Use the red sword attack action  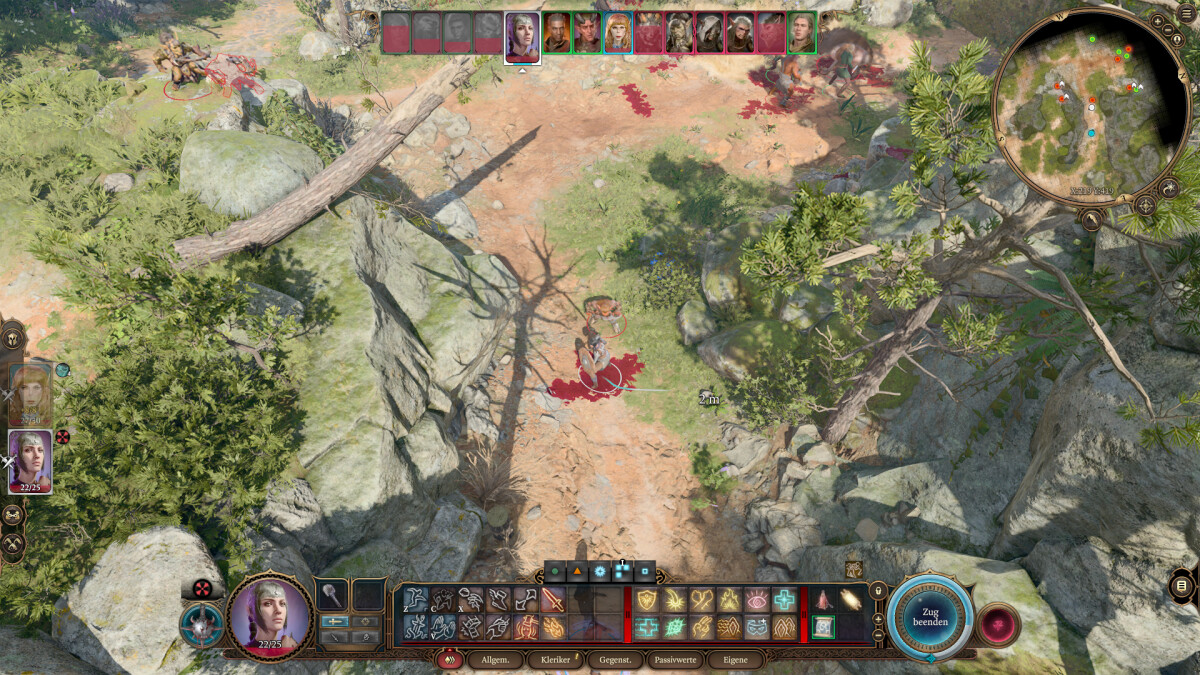click(x=553, y=600)
